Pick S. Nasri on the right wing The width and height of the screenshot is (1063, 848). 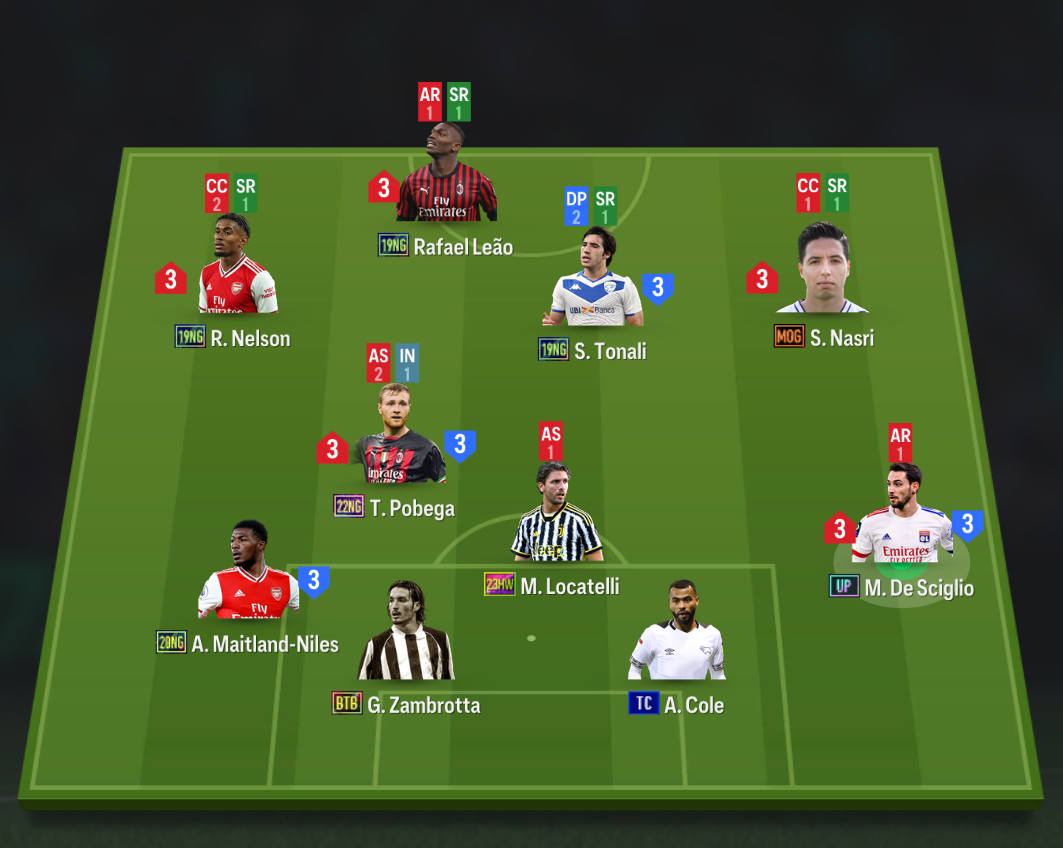click(823, 270)
